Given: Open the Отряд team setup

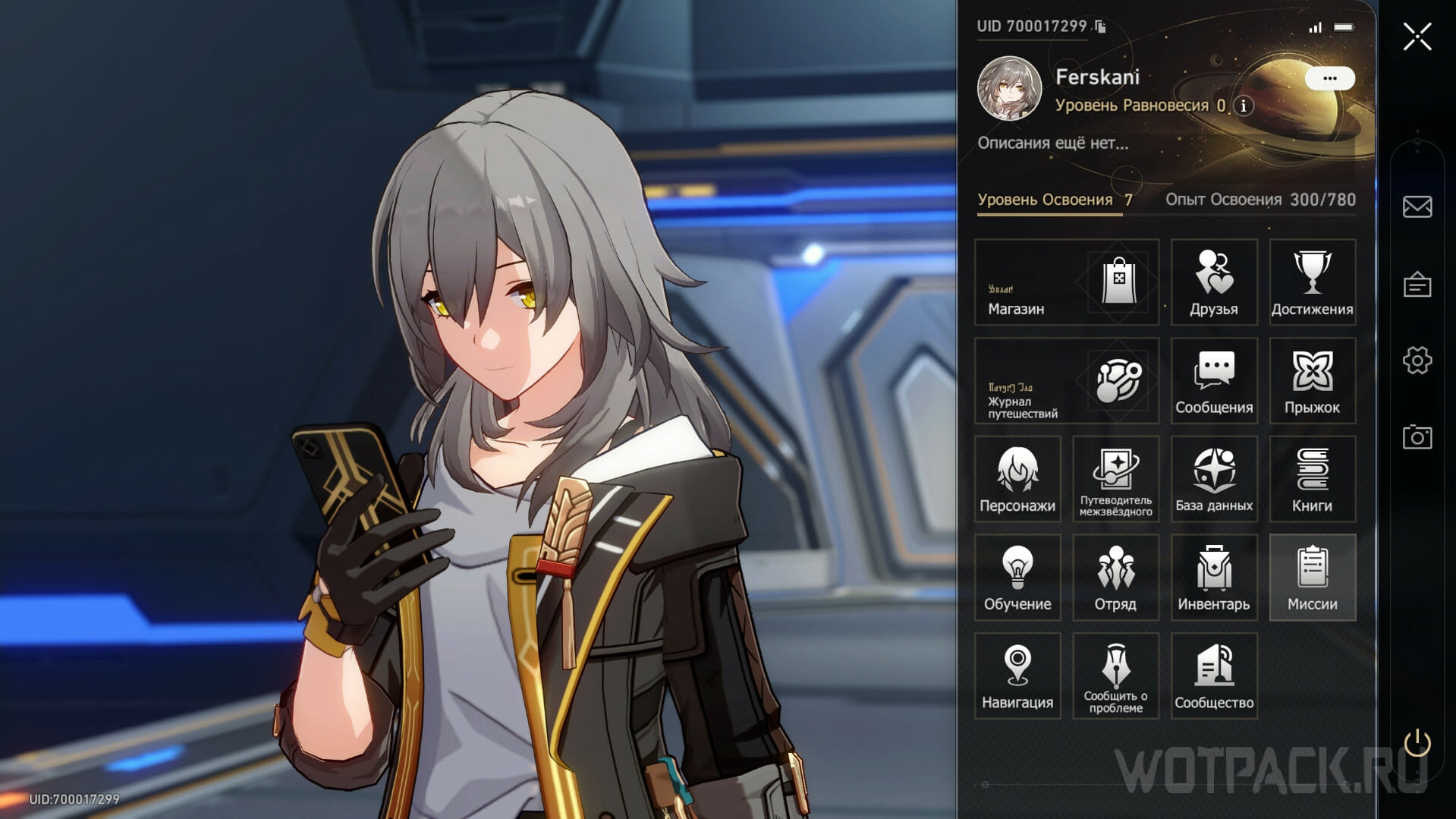Looking at the screenshot, I should point(1115,578).
